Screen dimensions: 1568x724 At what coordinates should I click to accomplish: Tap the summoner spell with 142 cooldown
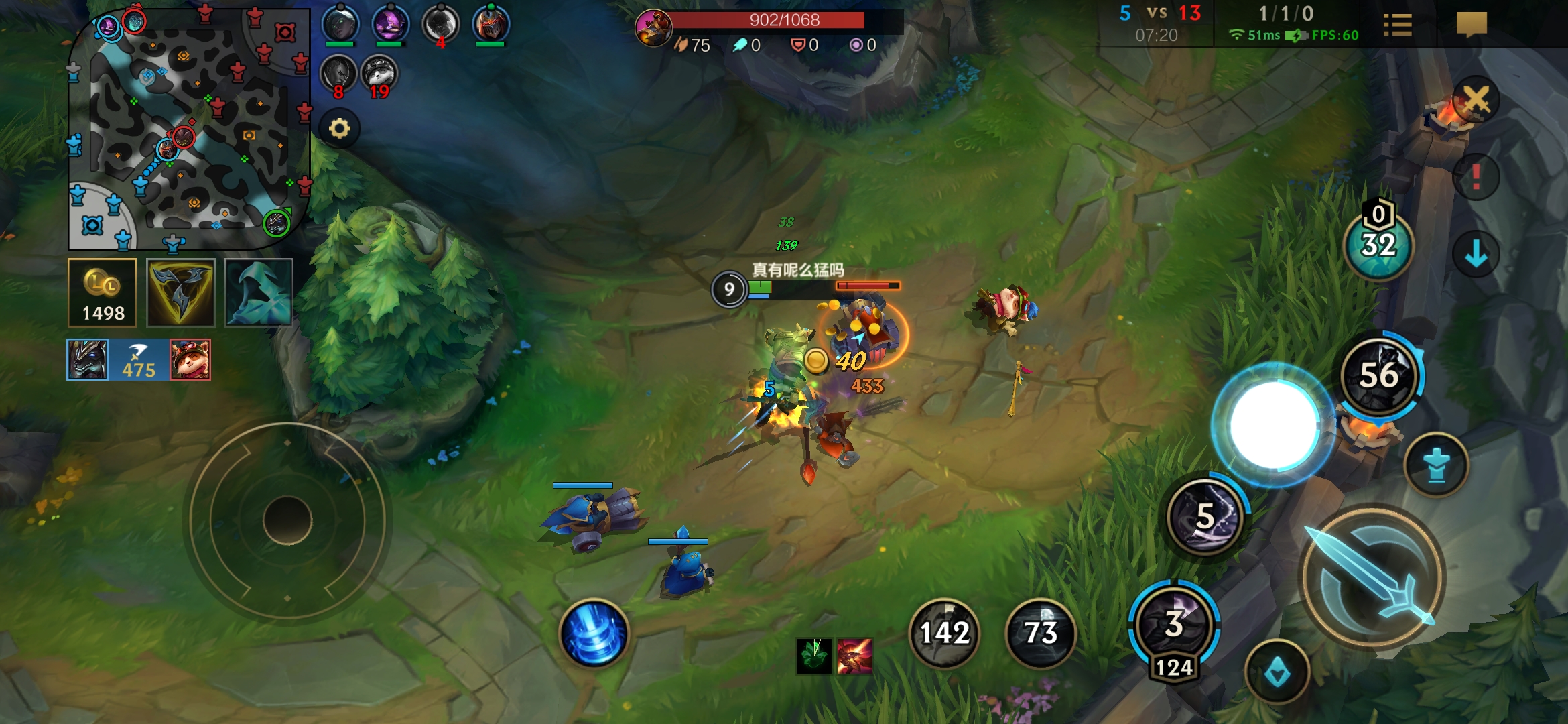[944, 633]
